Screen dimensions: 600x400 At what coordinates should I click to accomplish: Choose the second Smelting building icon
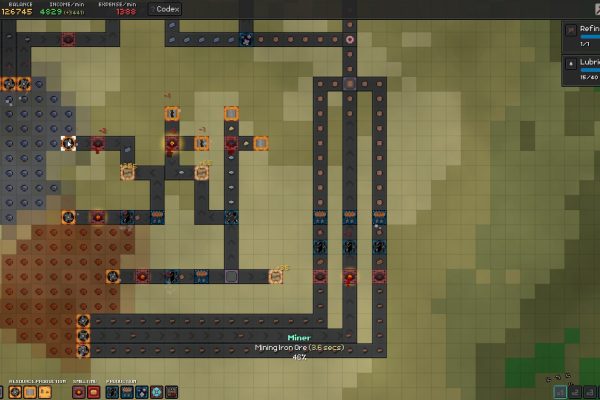pyautogui.click(x=93, y=392)
